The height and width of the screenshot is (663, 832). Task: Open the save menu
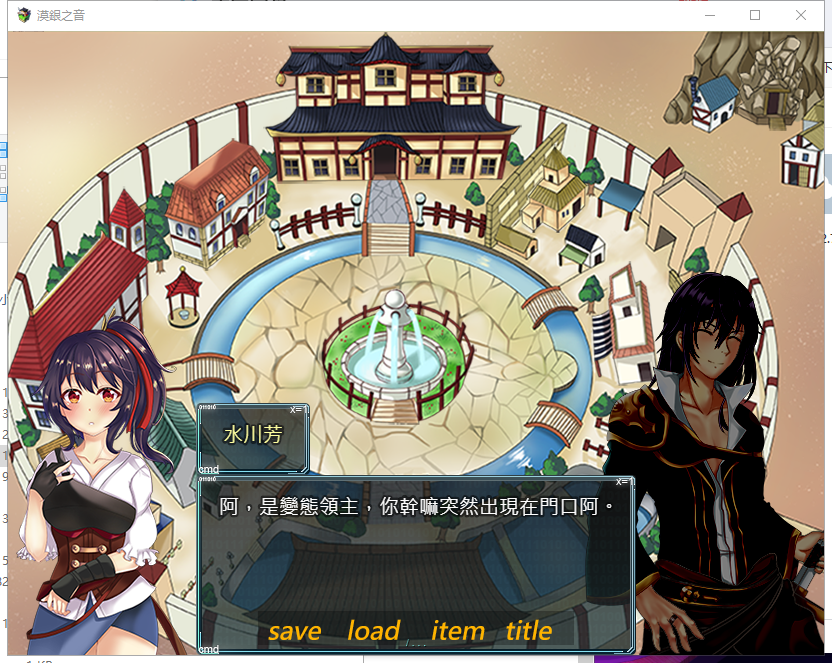click(295, 631)
